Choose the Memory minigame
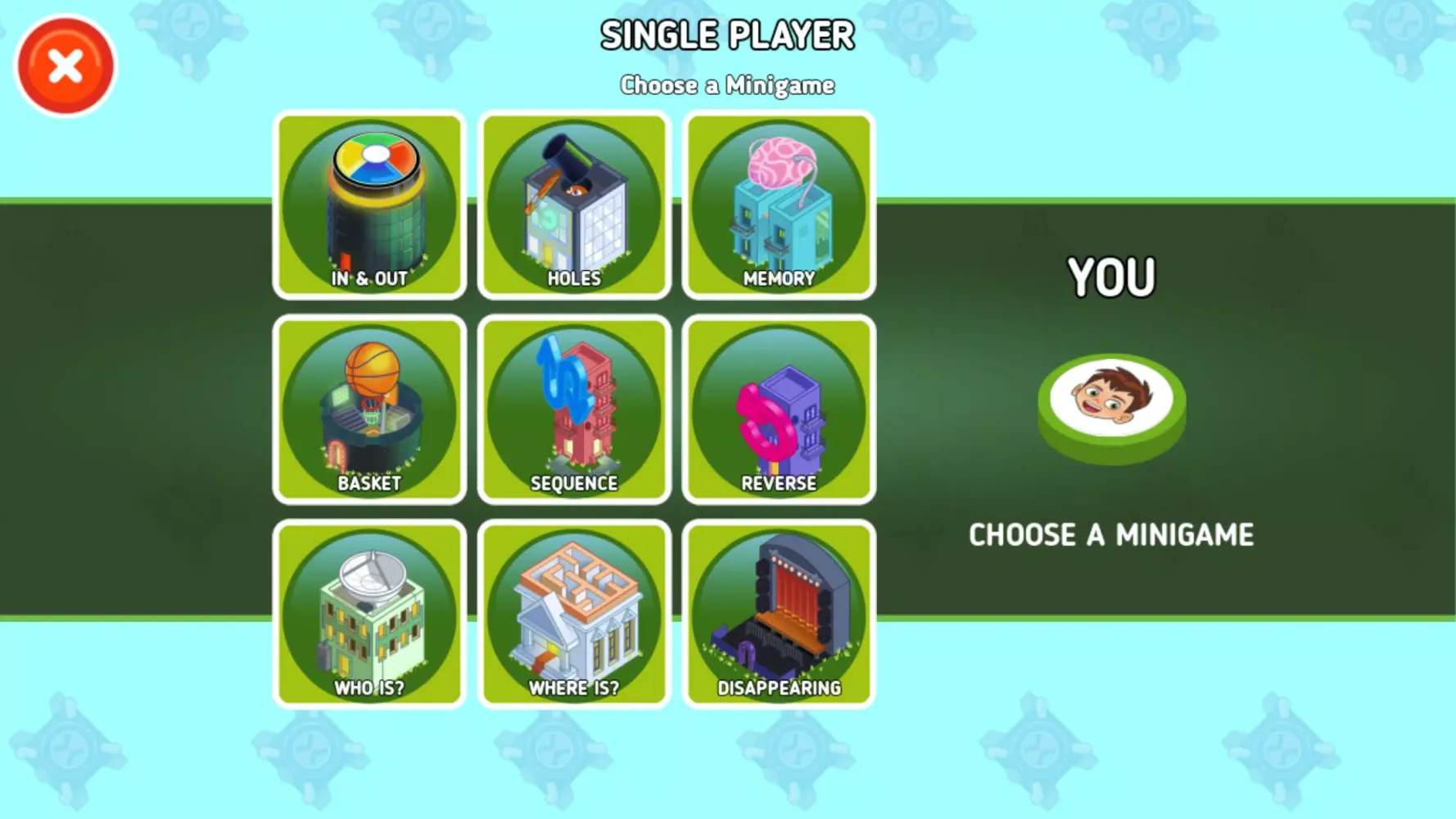This screenshot has width=1456, height=819. 778,203
